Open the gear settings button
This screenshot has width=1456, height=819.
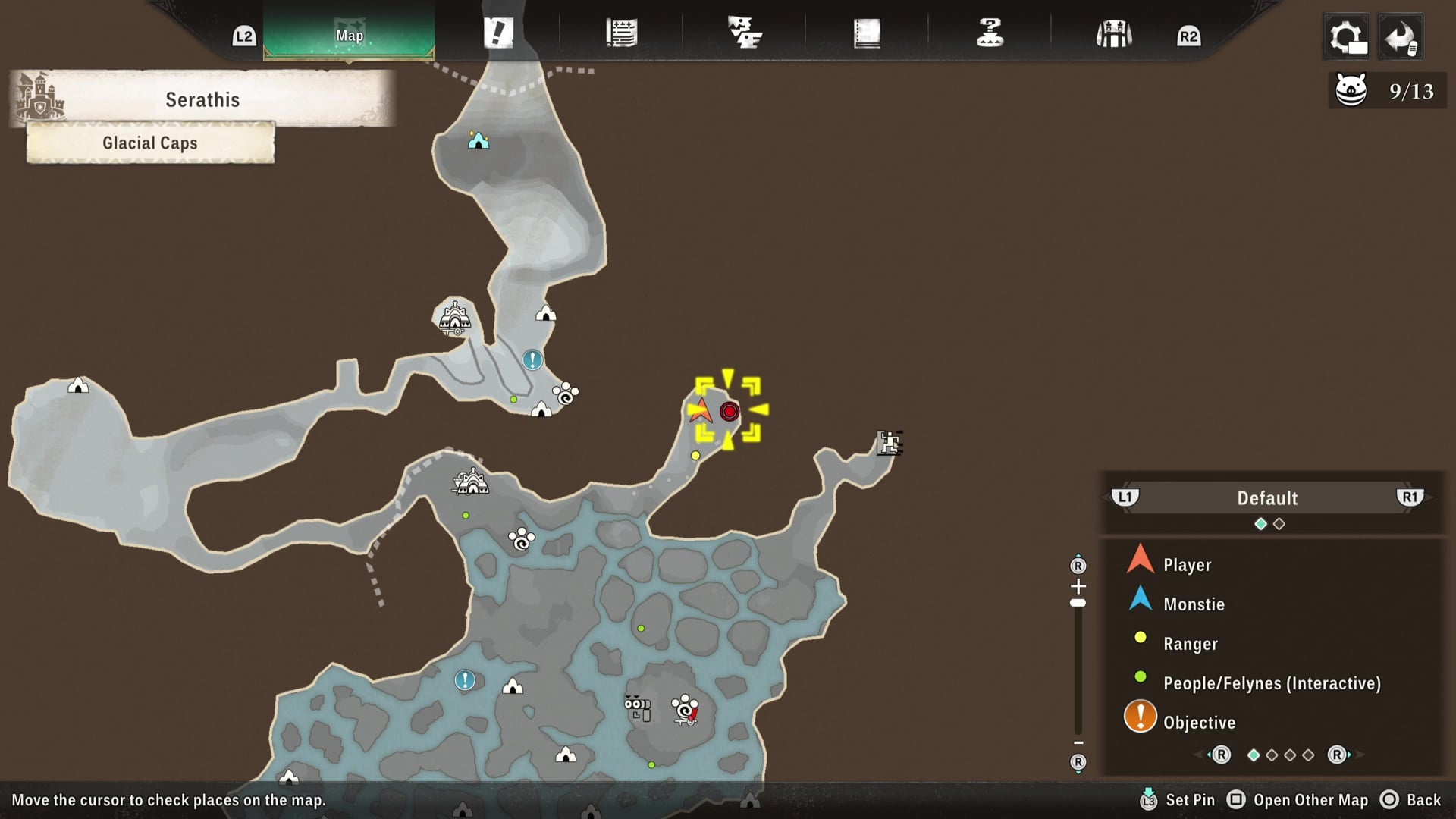coord(1347,36)
